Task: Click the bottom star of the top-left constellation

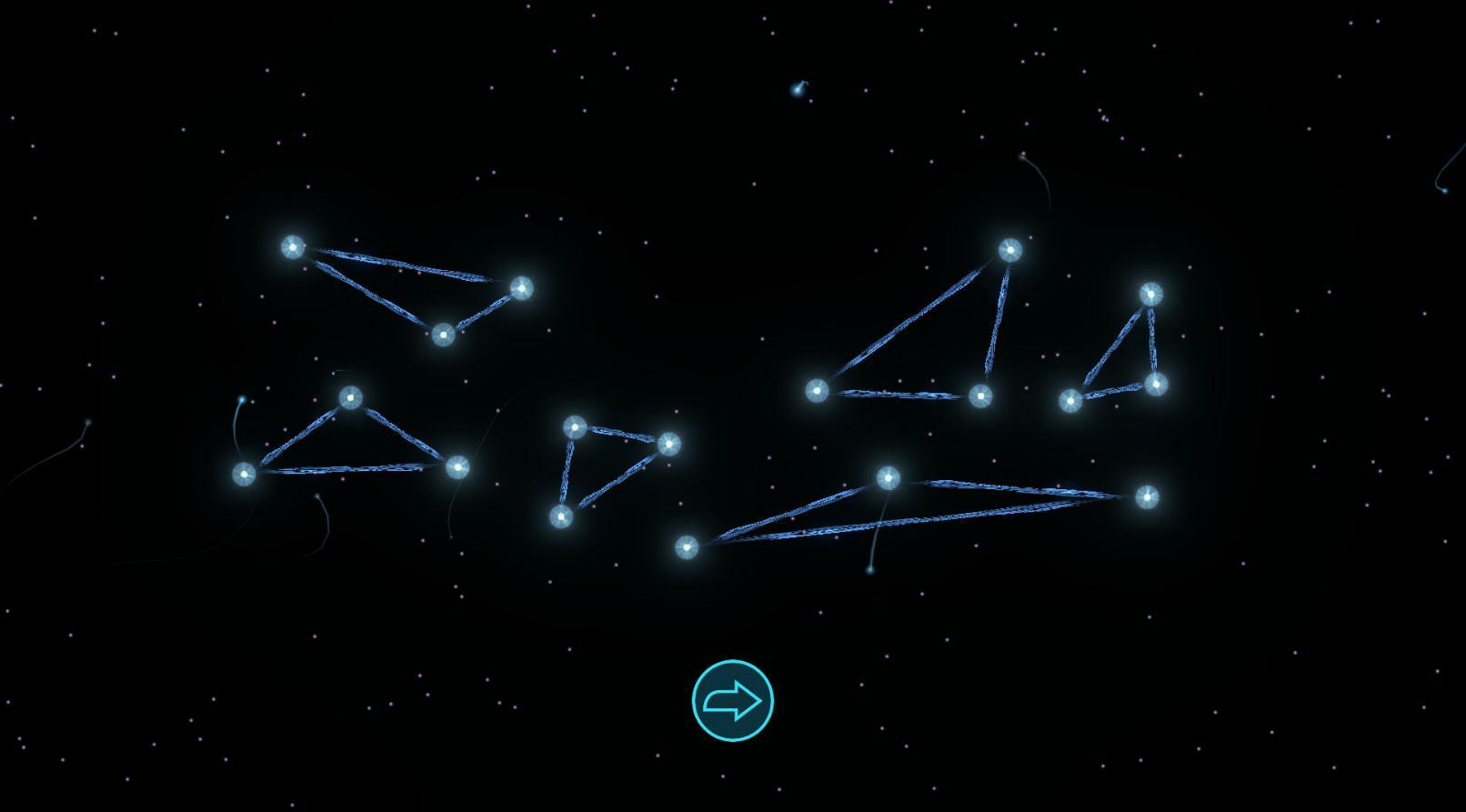Action: click(x=443, y=336)
